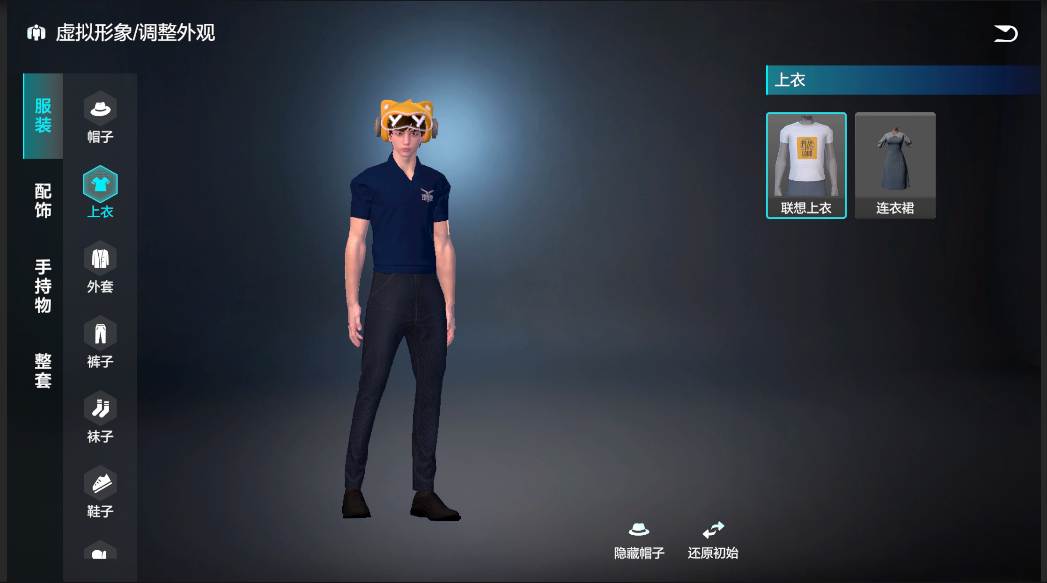Show the 裤子 pants category
The width and height of the screenshot is (1047, 583).
point(100,342)
